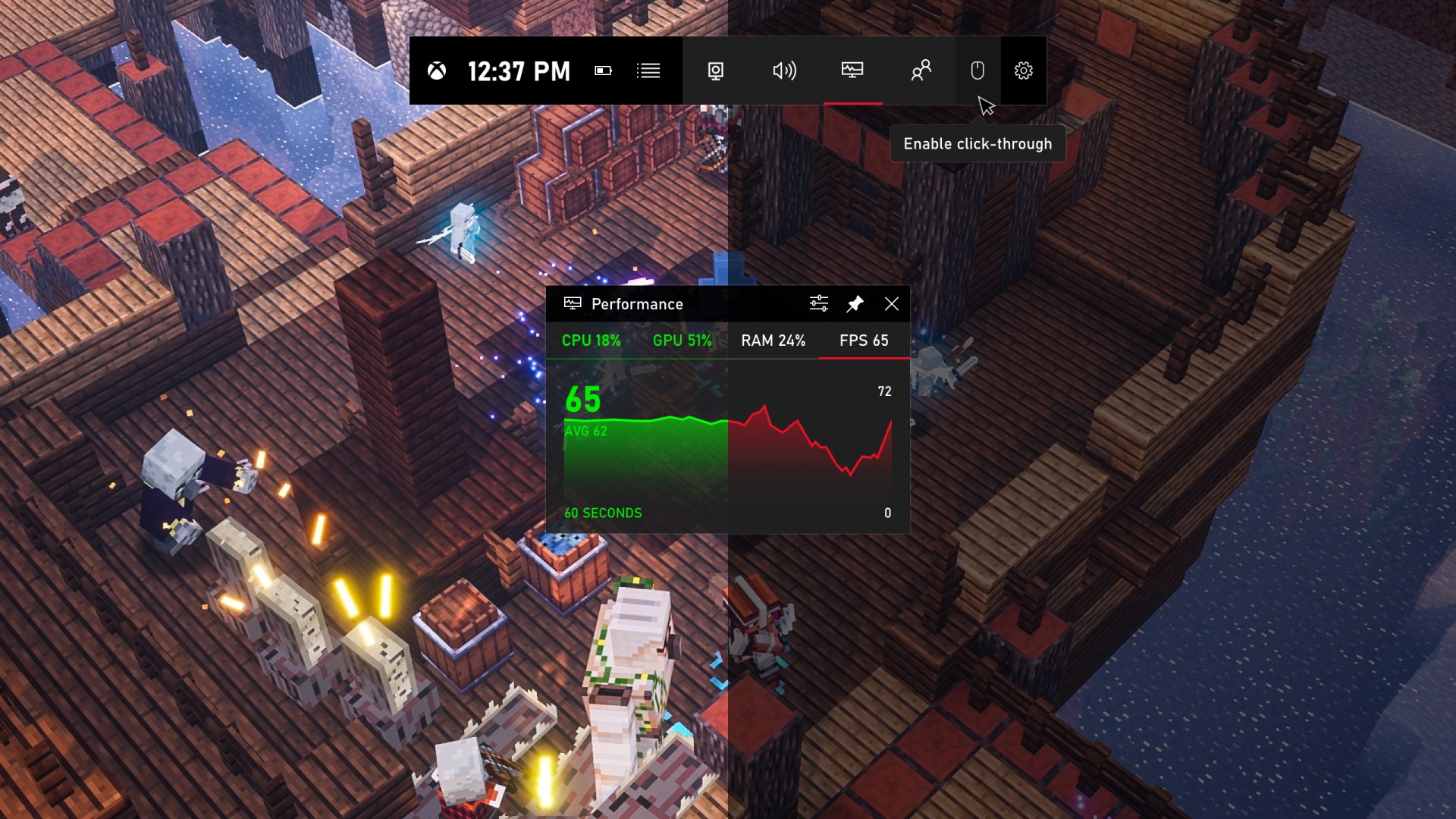The width and height of the screenshot is (1456, 819).
Task: Select the FPS 65 tab
Action: [864, 340]
